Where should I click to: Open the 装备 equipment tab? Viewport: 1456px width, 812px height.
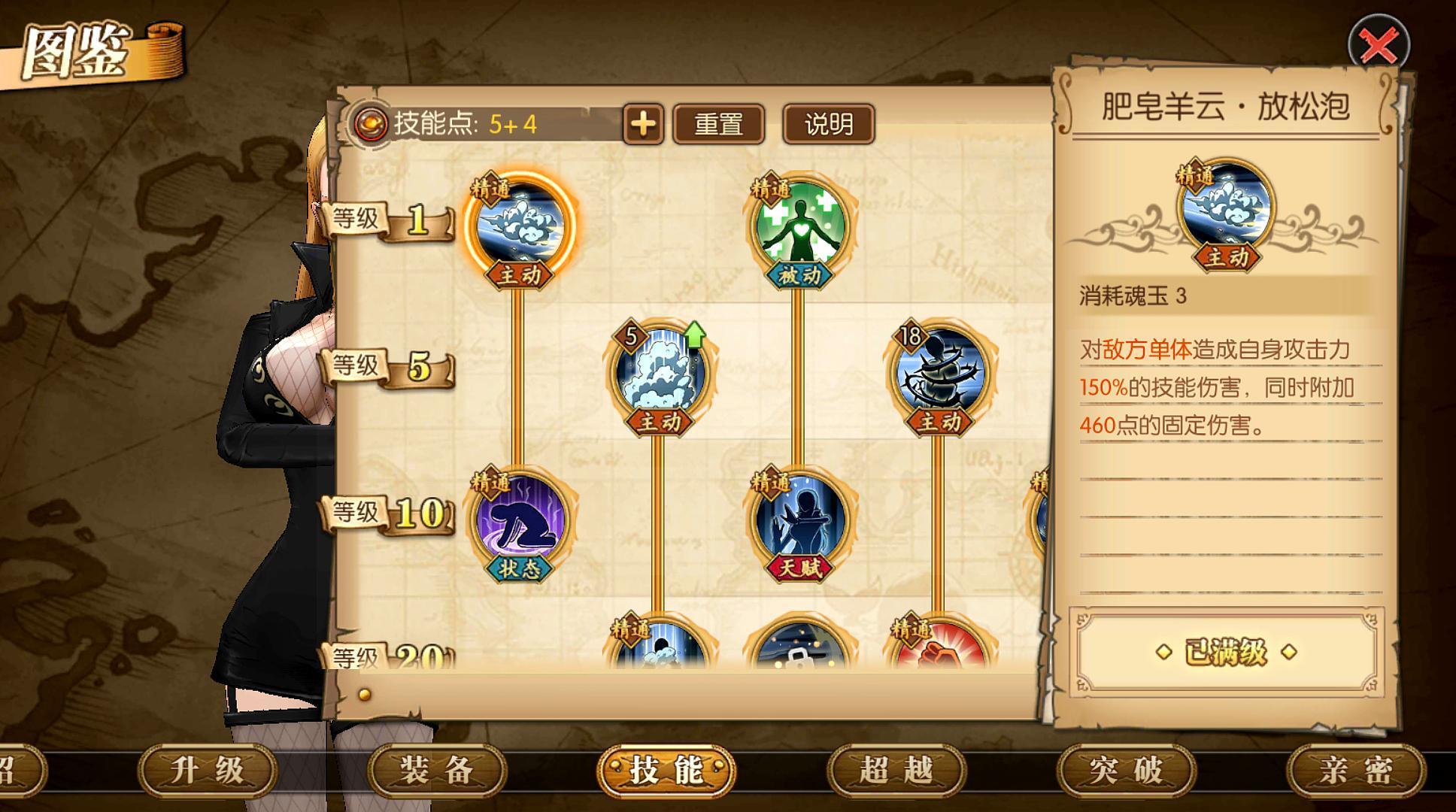point(437,770)
